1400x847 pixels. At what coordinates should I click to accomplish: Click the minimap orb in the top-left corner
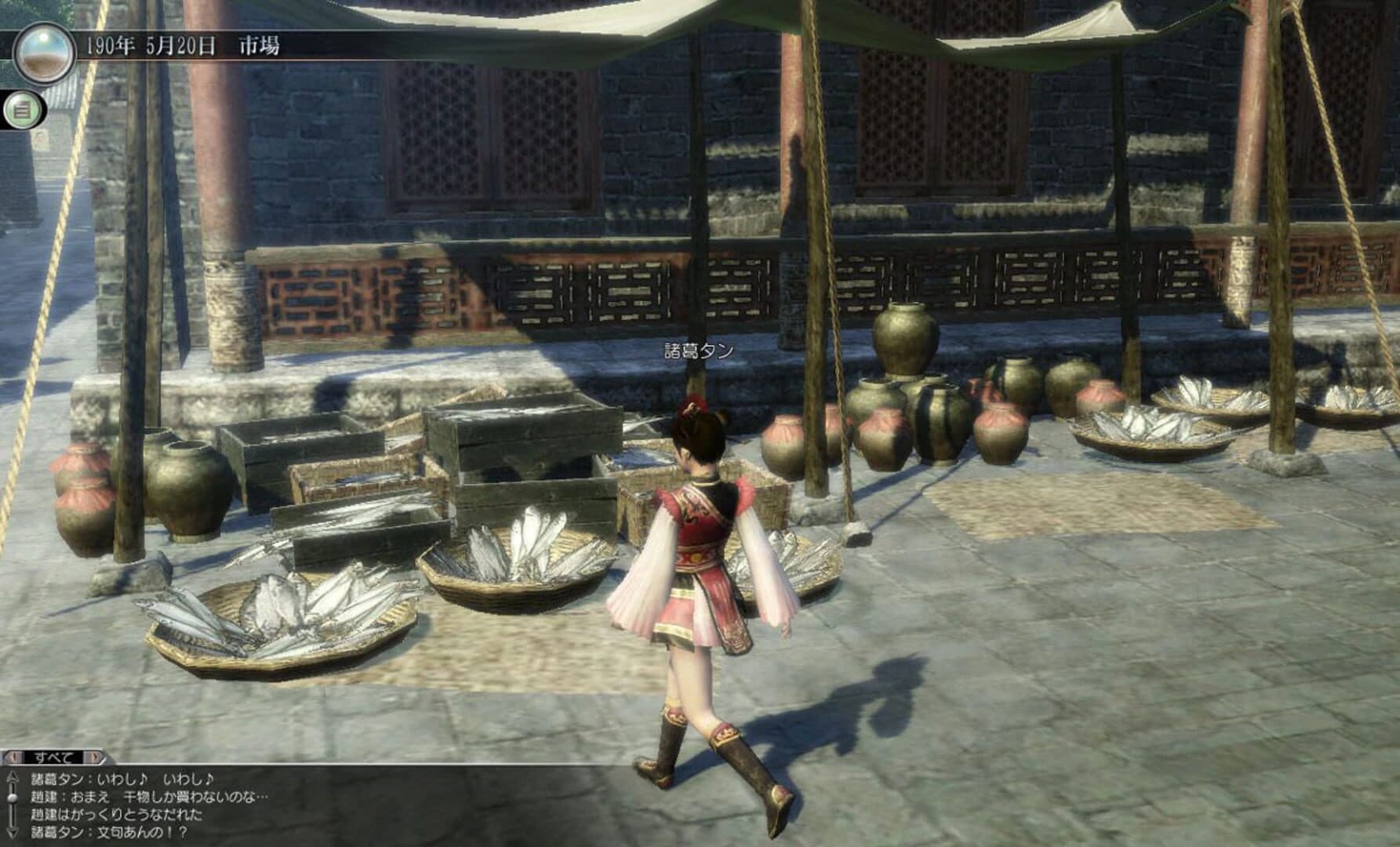(x=45, y=52)
